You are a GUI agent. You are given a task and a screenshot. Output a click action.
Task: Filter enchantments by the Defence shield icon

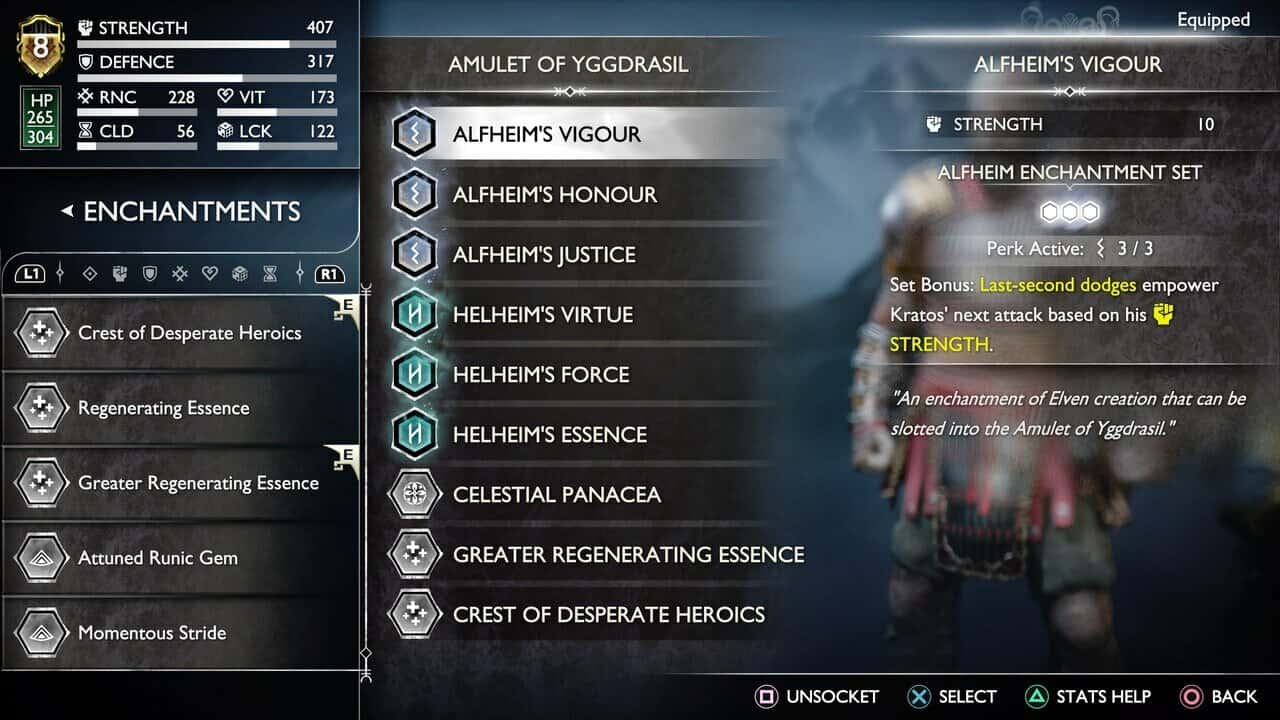tap(149, 273)
